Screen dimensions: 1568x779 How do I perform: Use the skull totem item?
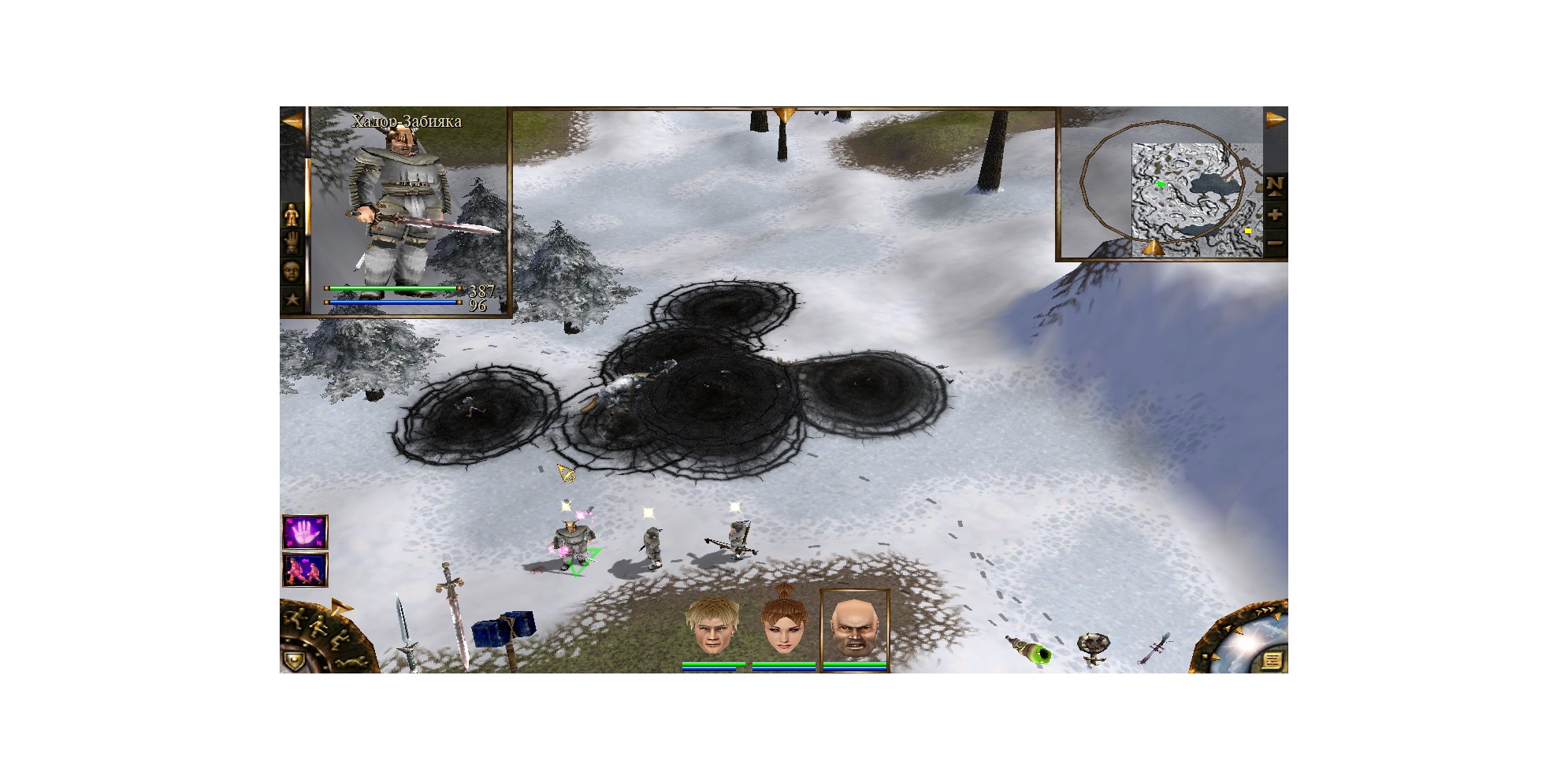tap(1093, 648)
